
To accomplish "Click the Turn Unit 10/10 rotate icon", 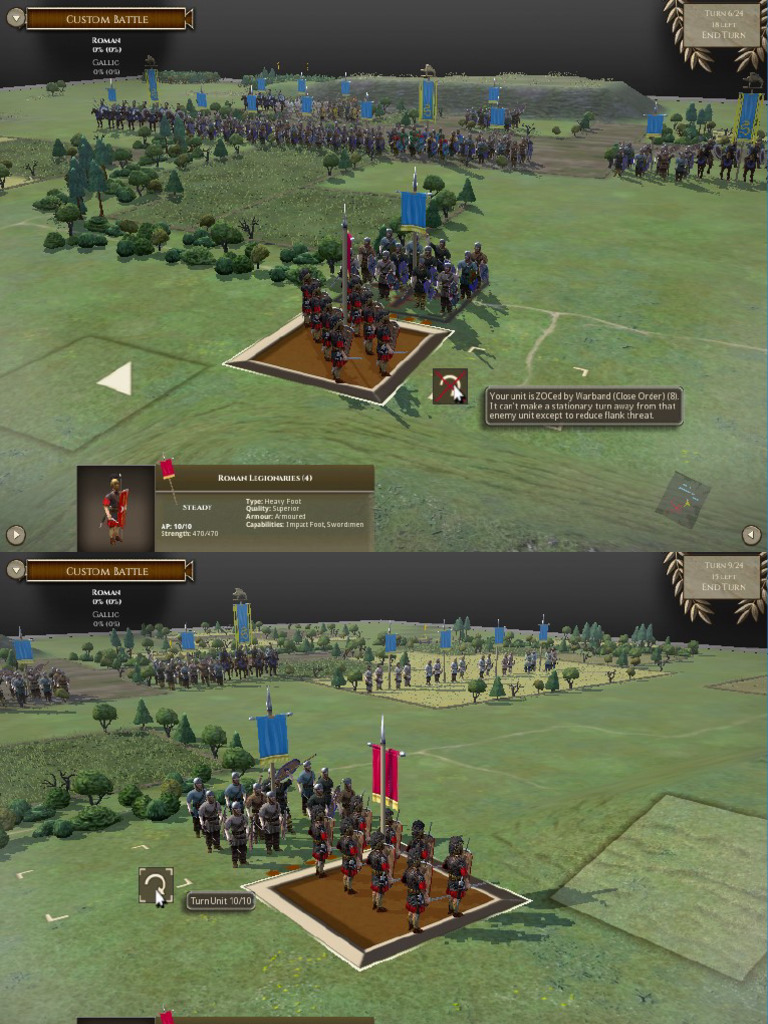I will point(155,885).
